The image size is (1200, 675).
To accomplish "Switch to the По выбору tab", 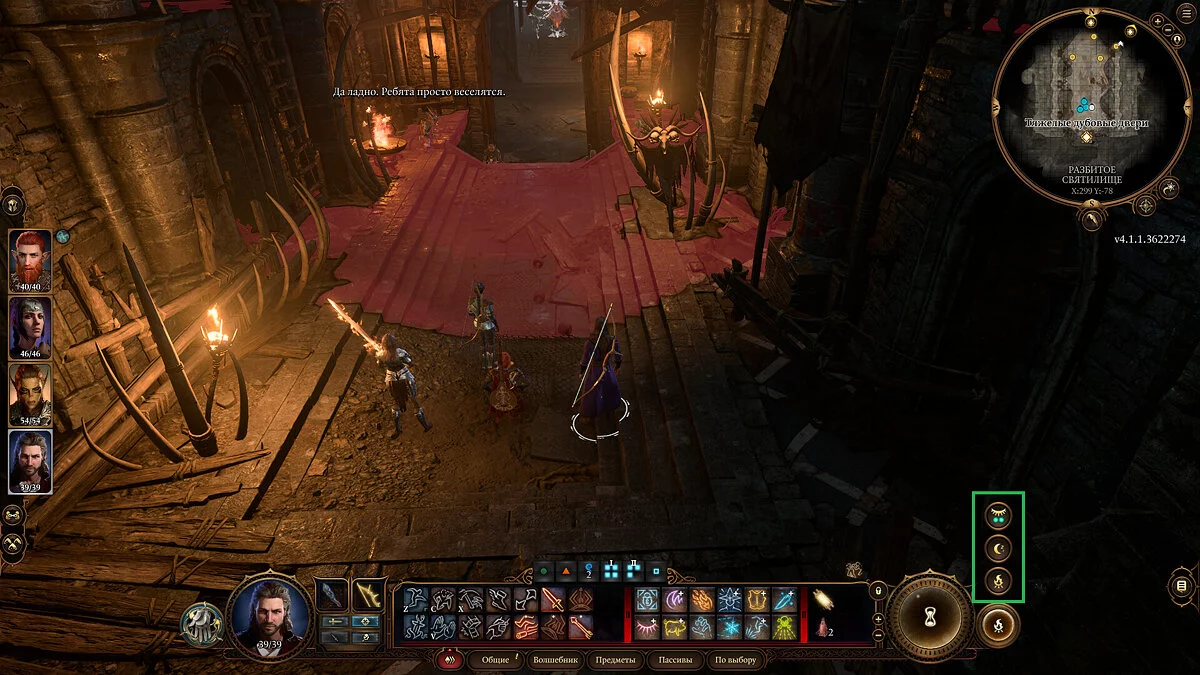I will coord(736,660).
